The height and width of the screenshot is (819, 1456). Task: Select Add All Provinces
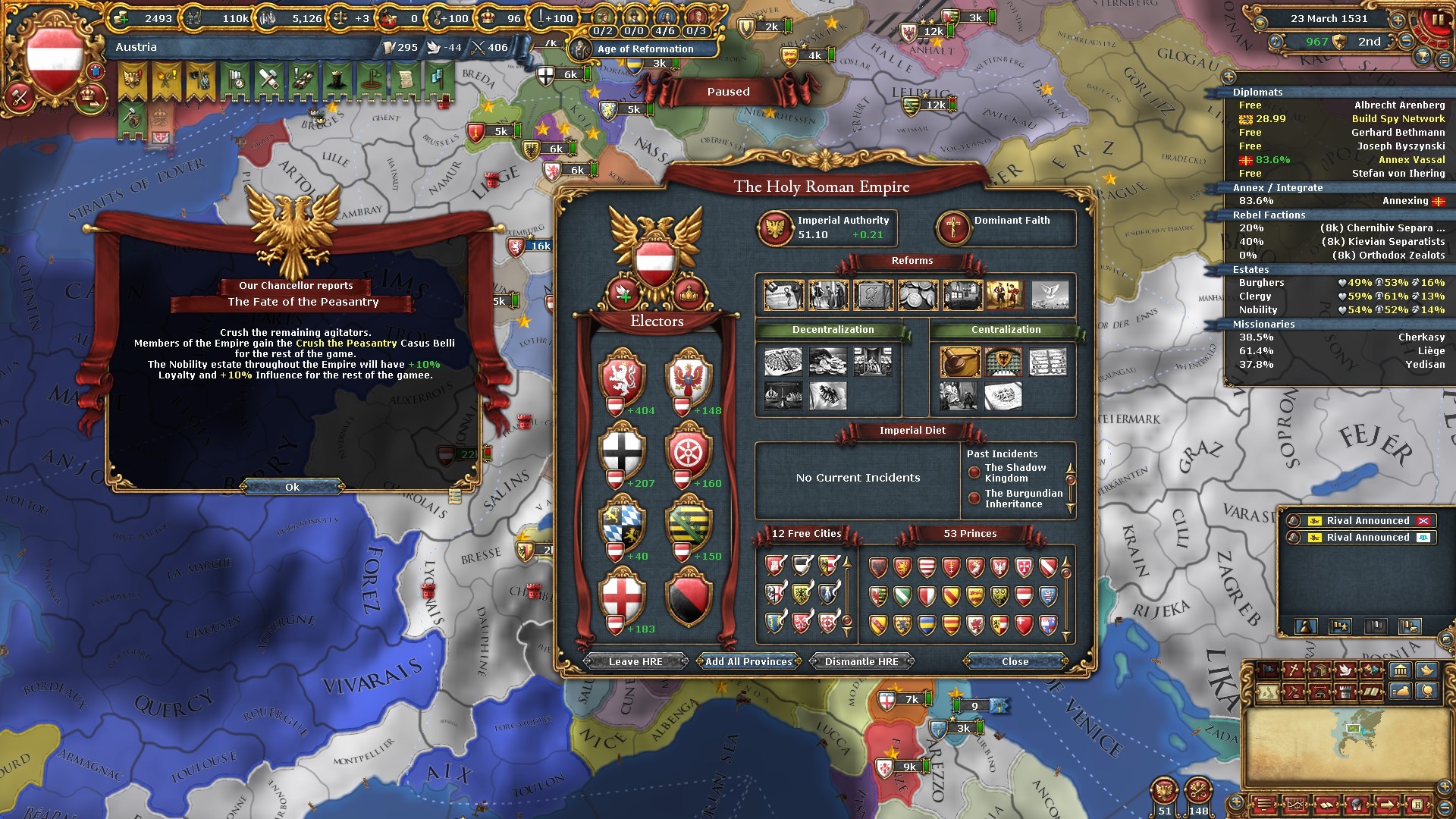(748, 661)
